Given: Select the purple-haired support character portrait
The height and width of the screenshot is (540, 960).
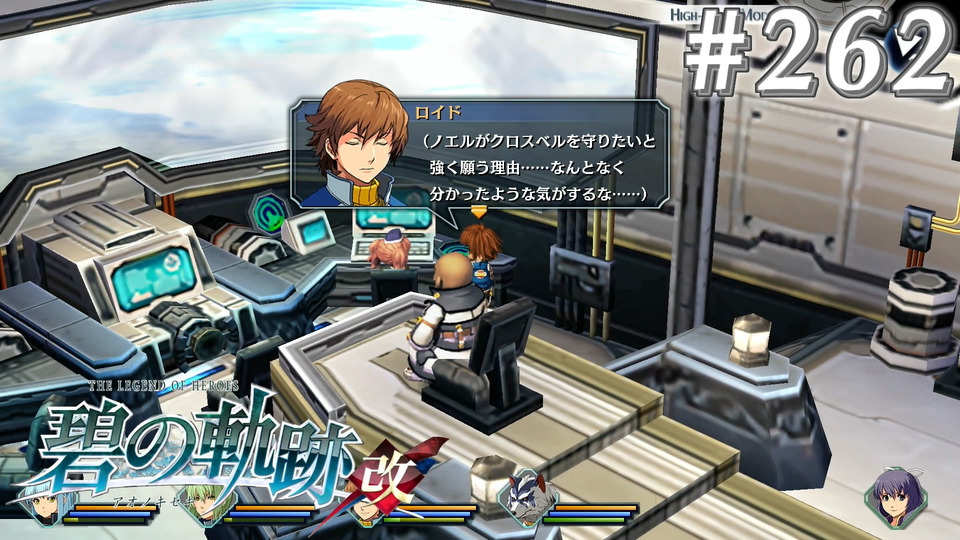Looking at the screenshot, I should [x=891, y=496].
